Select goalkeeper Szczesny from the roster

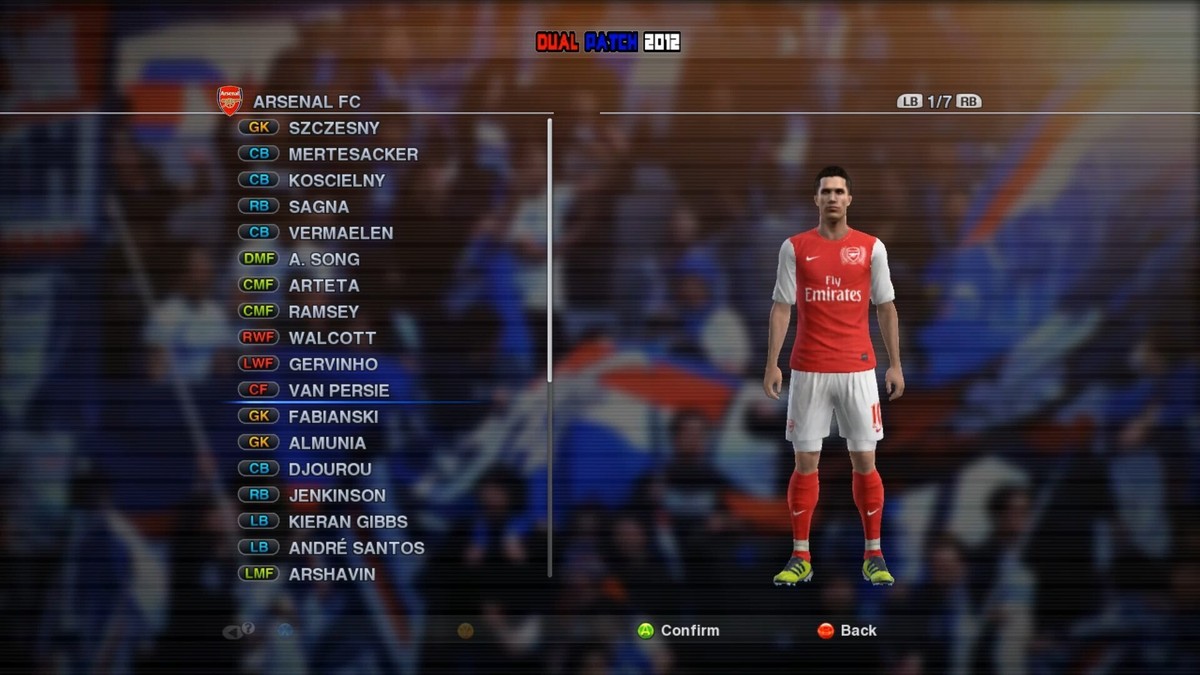tap(333, 128)
